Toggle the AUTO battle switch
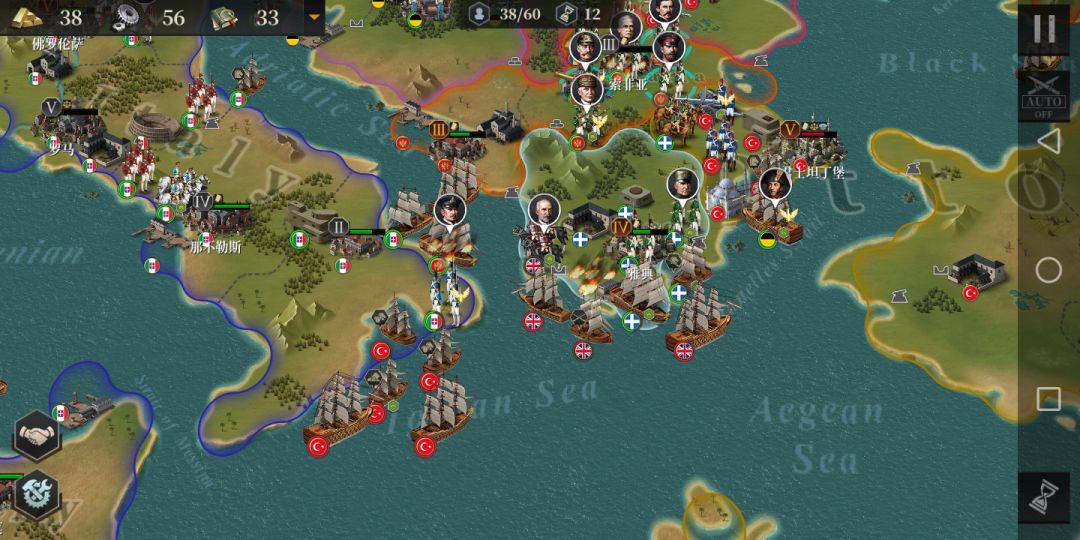1080x540 pixels. click(x=1043, y=93)
